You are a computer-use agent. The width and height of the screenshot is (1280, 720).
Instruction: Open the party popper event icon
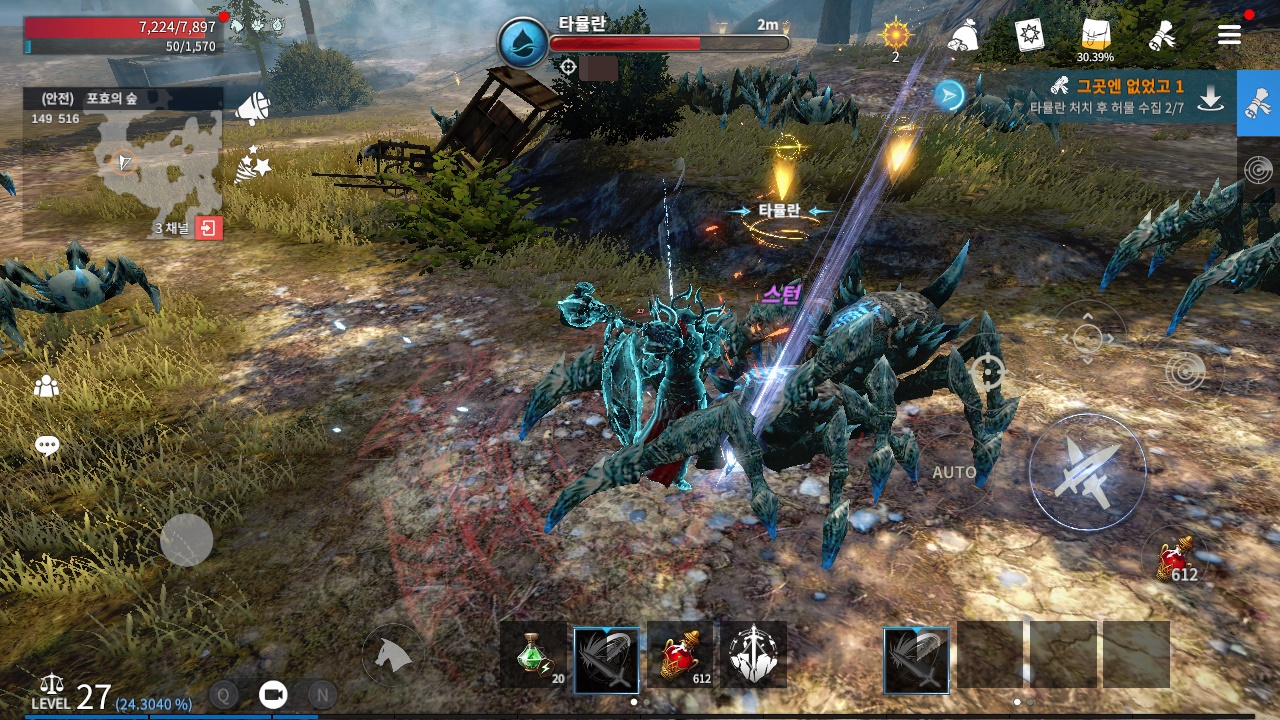coord(252,165)
